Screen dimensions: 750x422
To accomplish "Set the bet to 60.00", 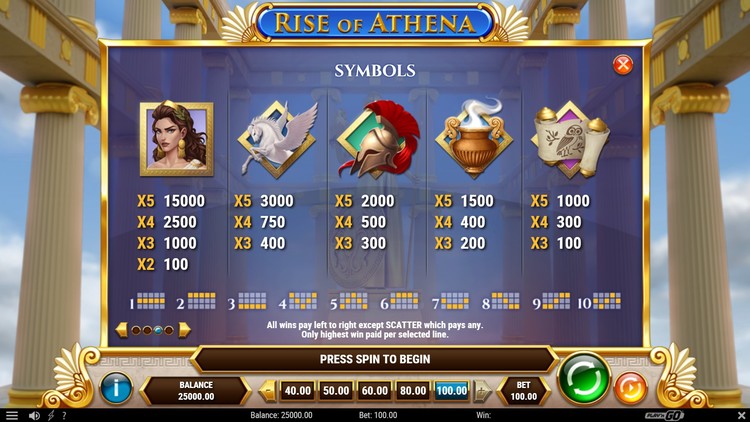I will [374, 390].
